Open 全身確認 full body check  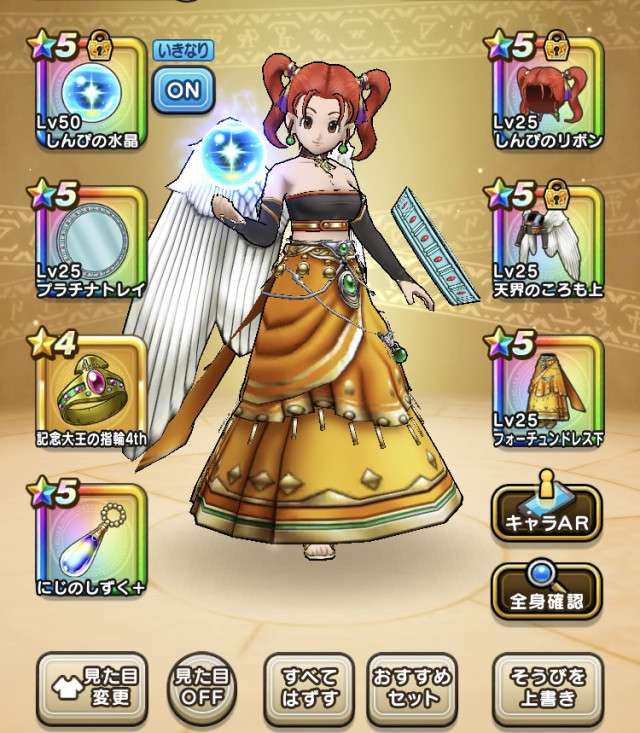546,590
